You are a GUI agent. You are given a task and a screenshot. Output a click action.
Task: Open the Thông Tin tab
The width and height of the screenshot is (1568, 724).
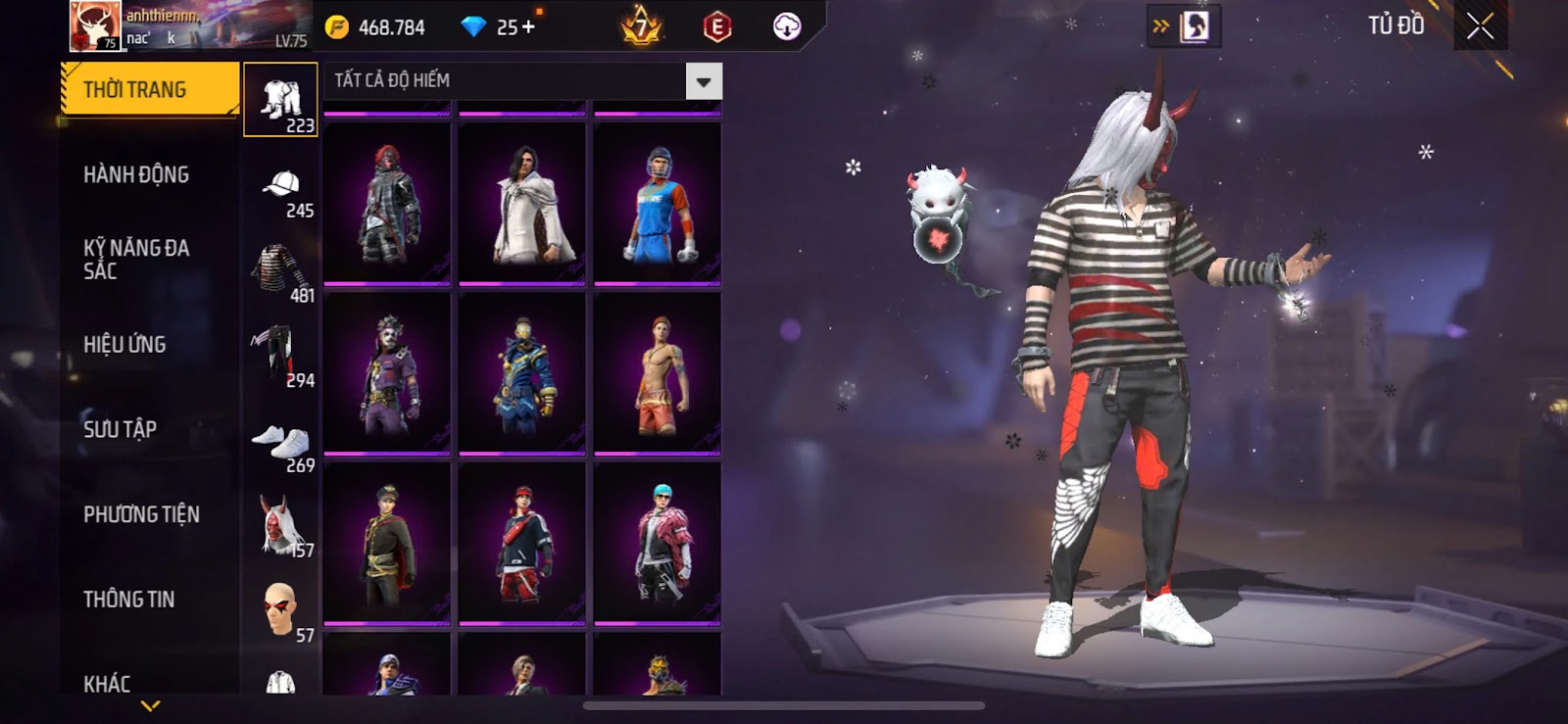pyautogui.click(x=128, y=599)
